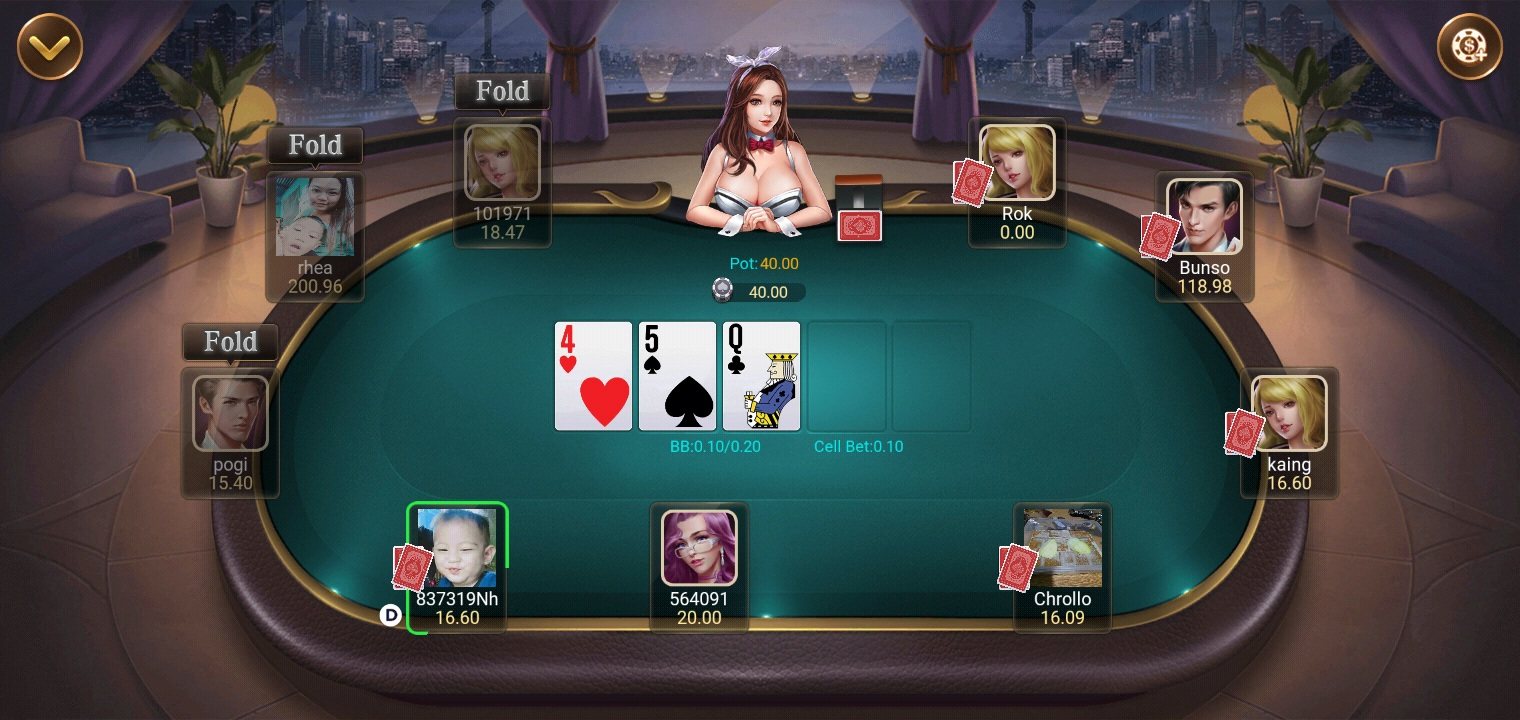The image size is (1520, 720).
Task: Open Bunso's player profile avatar
Action: [x=1204, y=217]
